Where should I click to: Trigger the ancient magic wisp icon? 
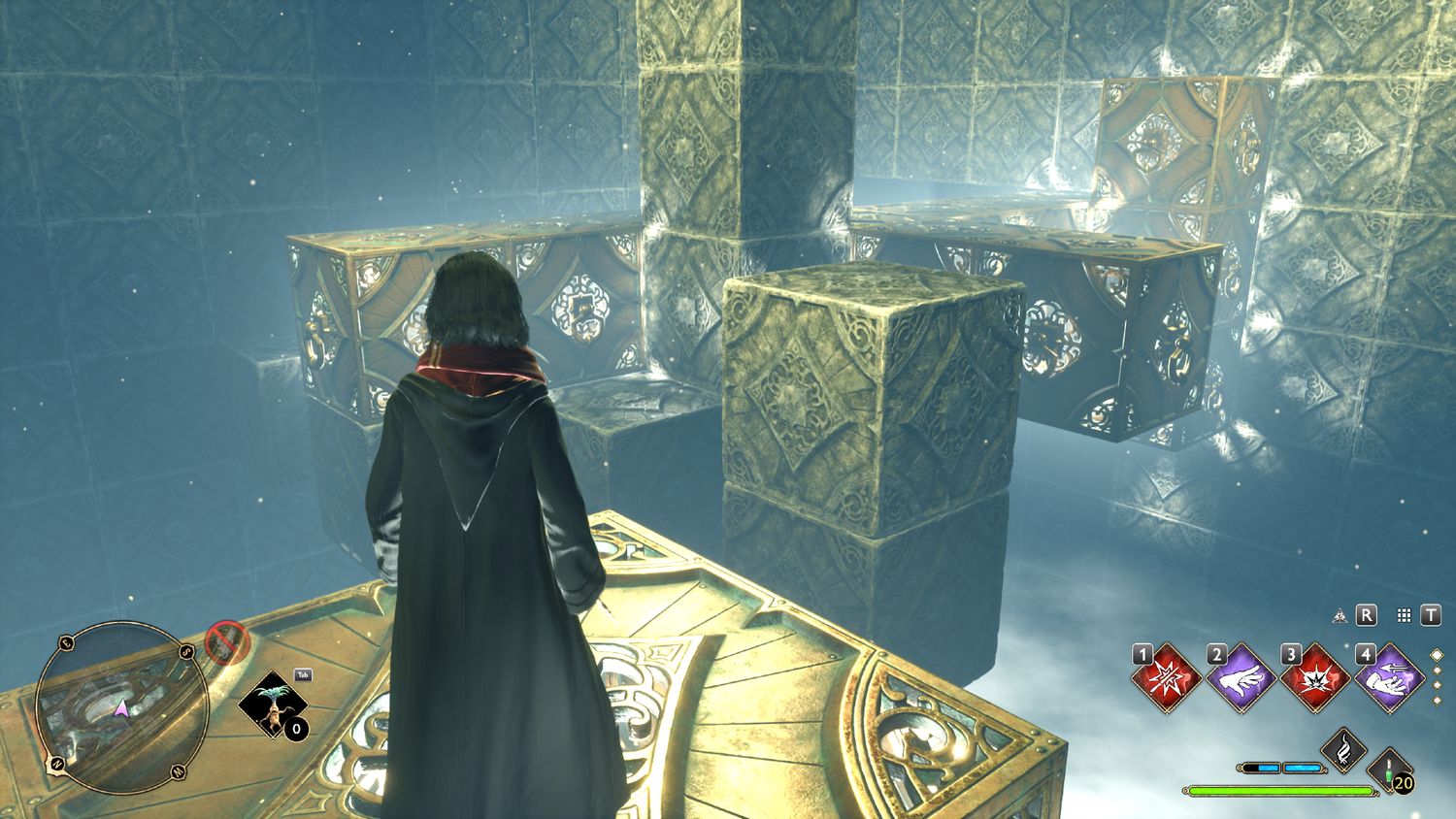tap(1344, 750)
